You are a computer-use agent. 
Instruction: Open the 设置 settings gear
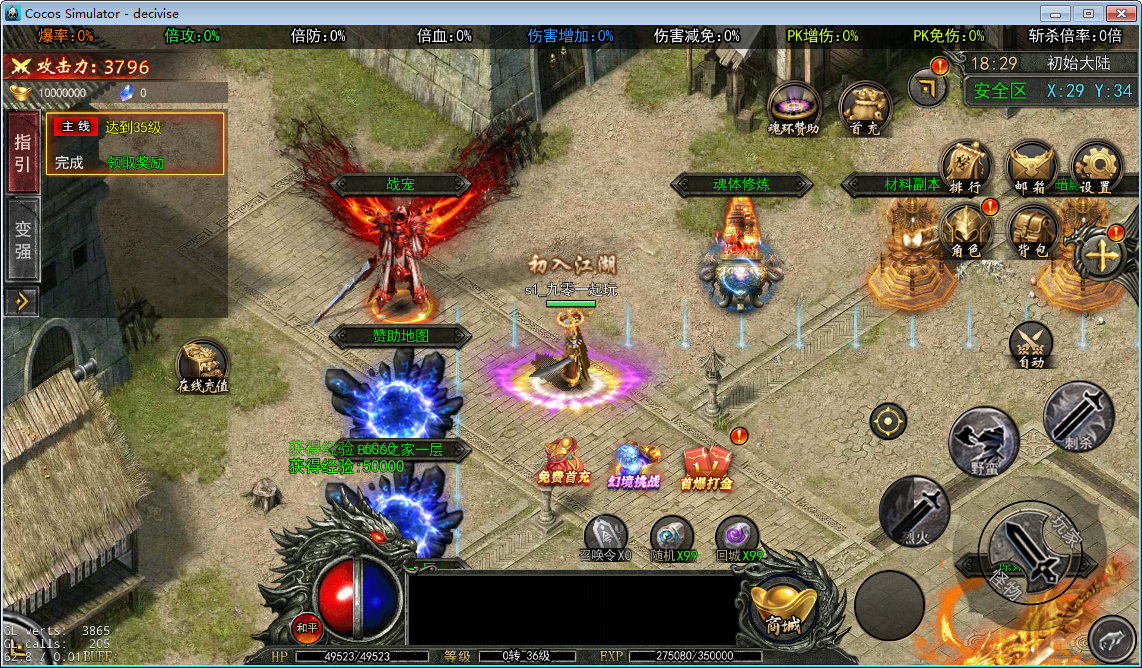pos(1096,167)
